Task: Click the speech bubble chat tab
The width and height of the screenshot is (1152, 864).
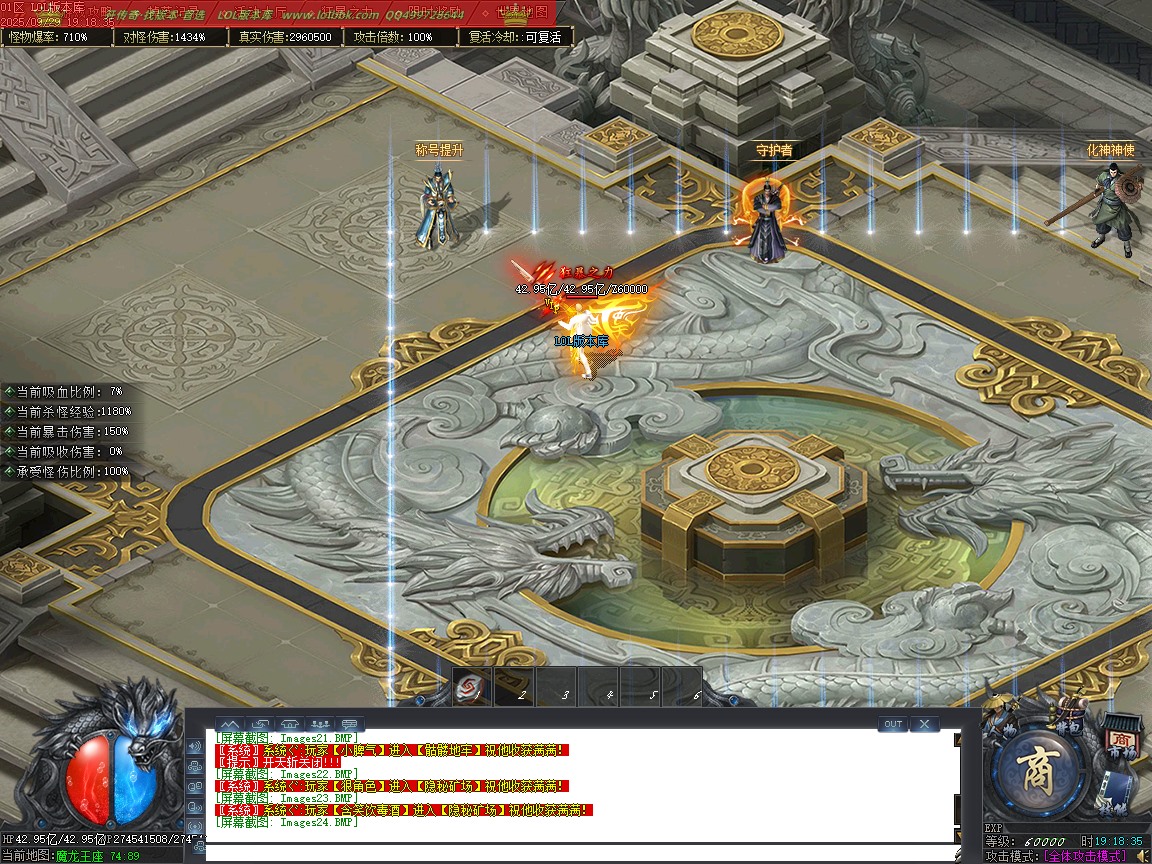Action: pyautogui.click(x=349, y=724)
